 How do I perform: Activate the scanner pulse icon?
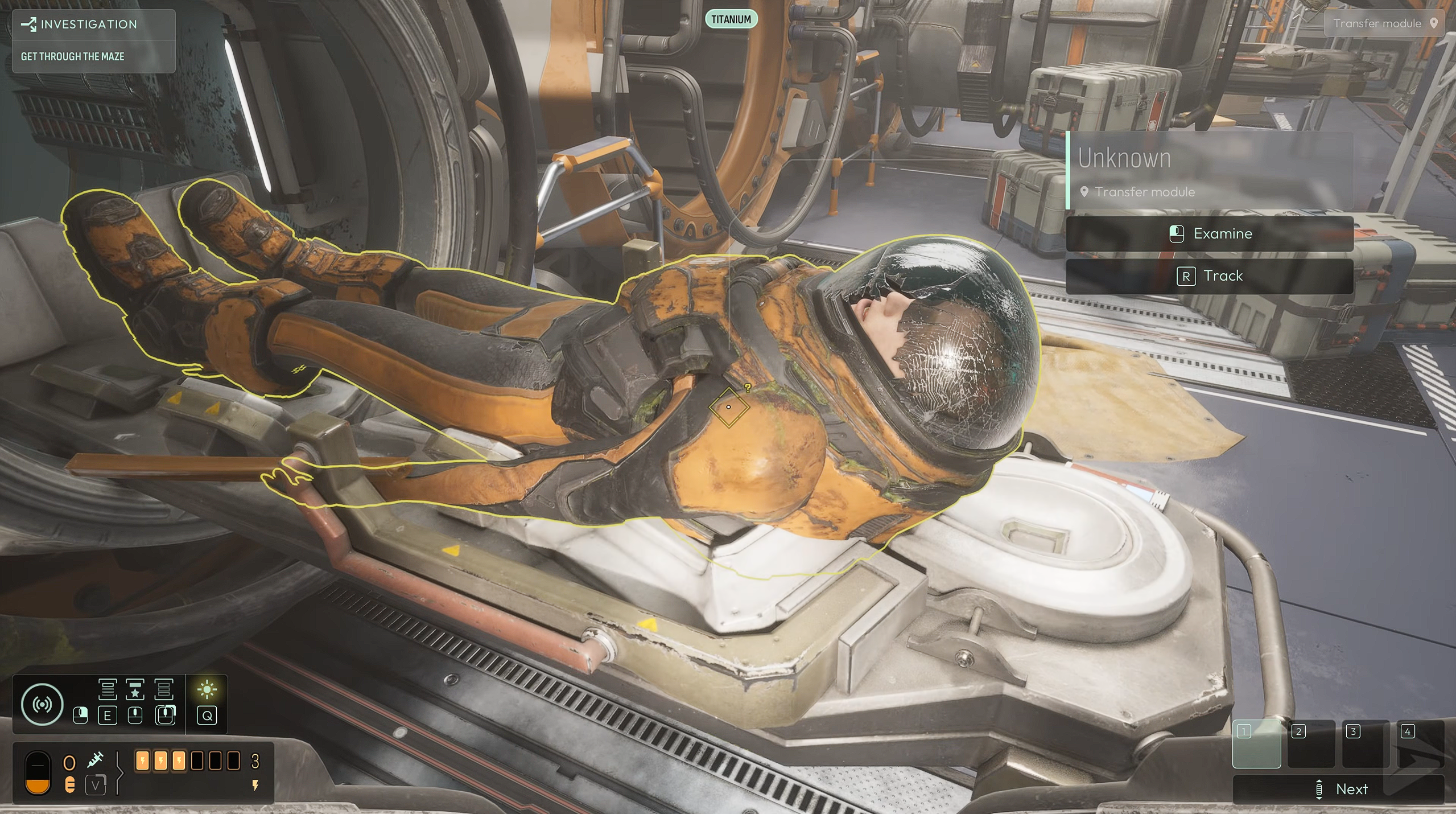click(x=42, y=704)
